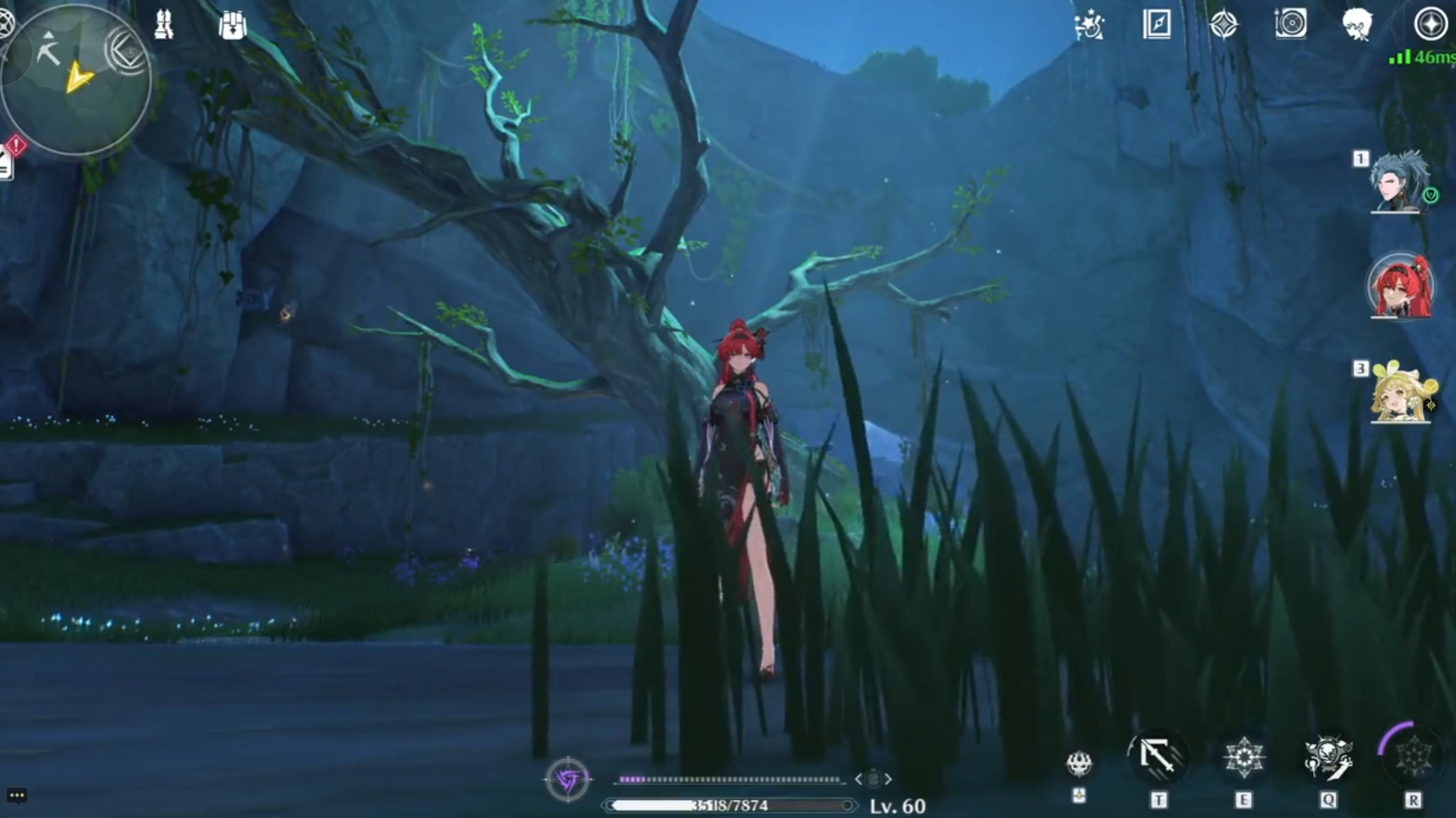Open the events star-burst icon
The image size is (1456, 818).
pos(1089,25)
